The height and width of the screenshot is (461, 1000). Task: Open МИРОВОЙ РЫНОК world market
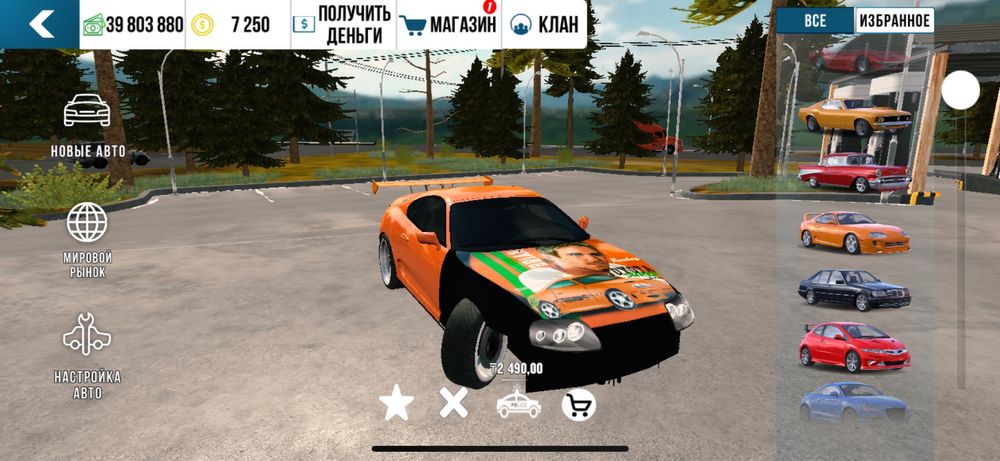(87, 240)
